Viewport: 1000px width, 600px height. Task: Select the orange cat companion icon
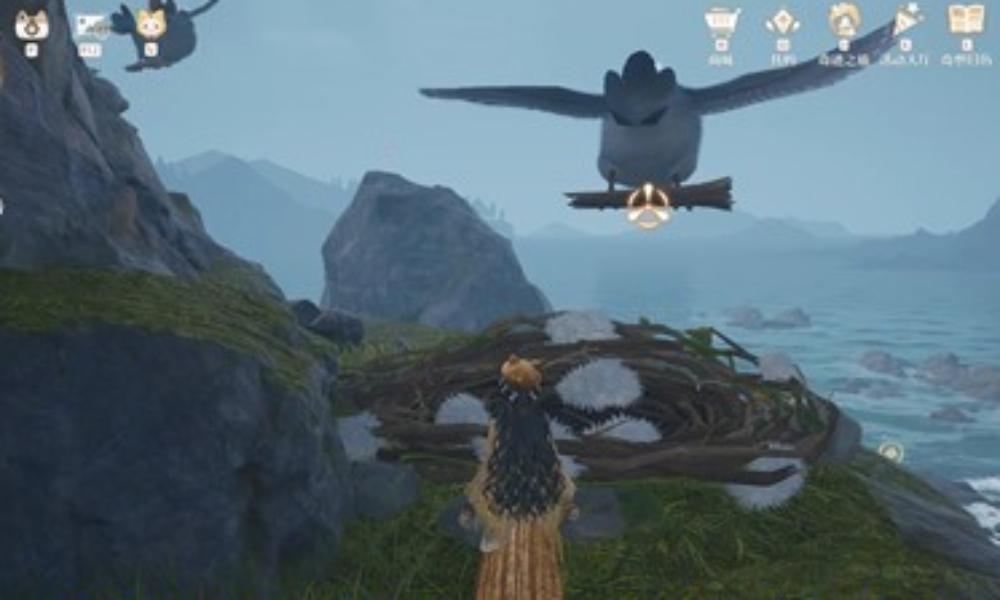point(151,24)
